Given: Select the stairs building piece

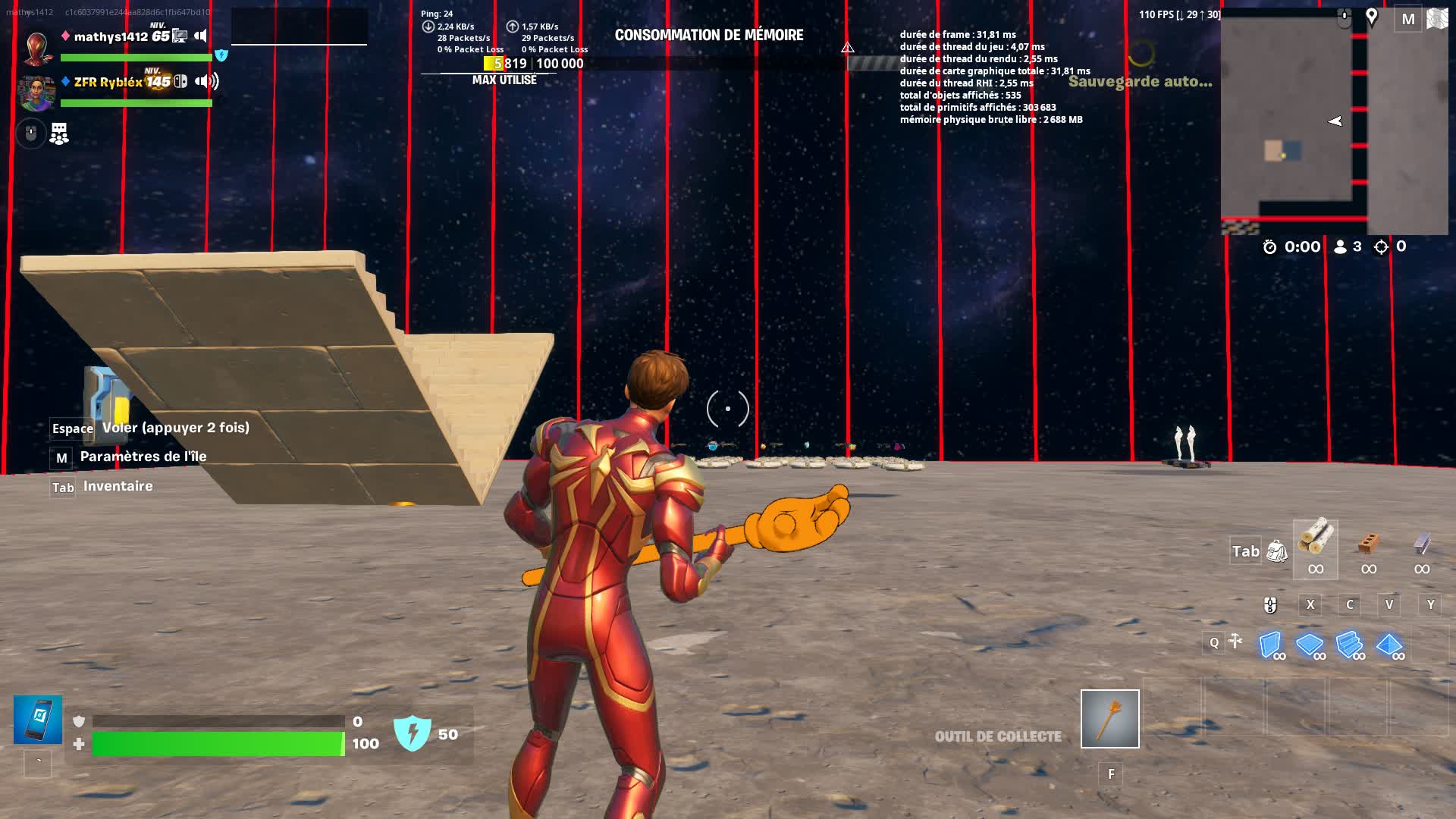Looking at the screenshot, I should tap(1349, 645).
